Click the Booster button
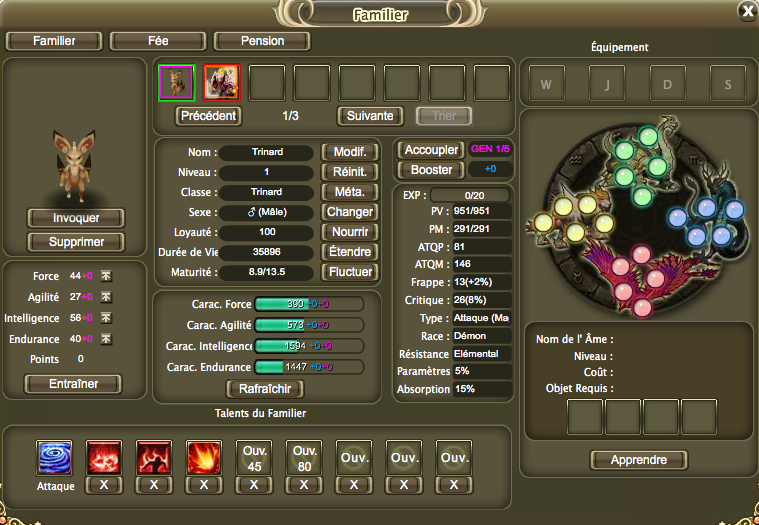This screenshot has width=759, height=525. [431, 170]
